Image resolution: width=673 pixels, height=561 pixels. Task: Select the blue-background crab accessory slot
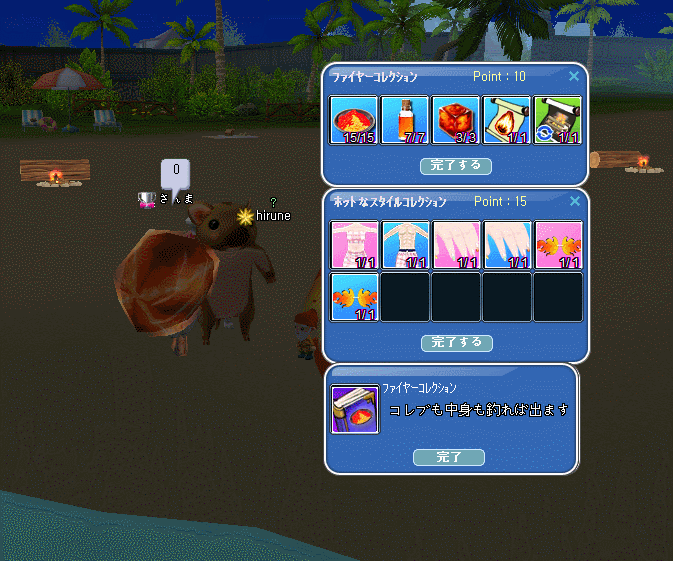click(x=354, y=297)
